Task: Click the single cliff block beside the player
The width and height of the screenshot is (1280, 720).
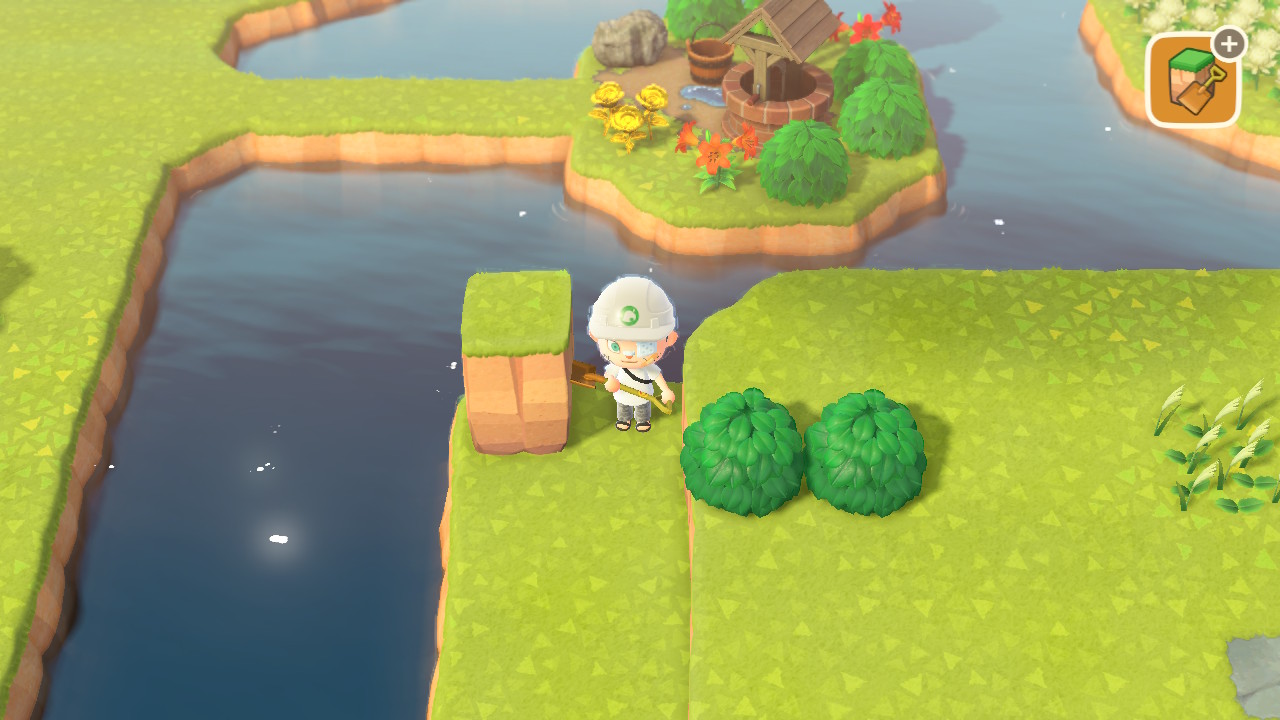Action: pos(515,350)
